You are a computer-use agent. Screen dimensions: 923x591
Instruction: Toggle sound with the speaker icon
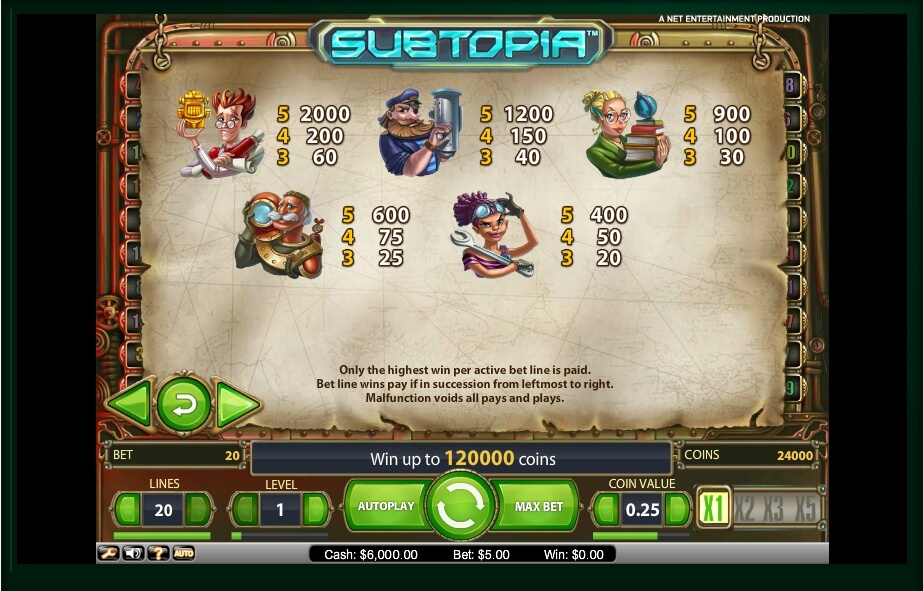coord(133,553)
